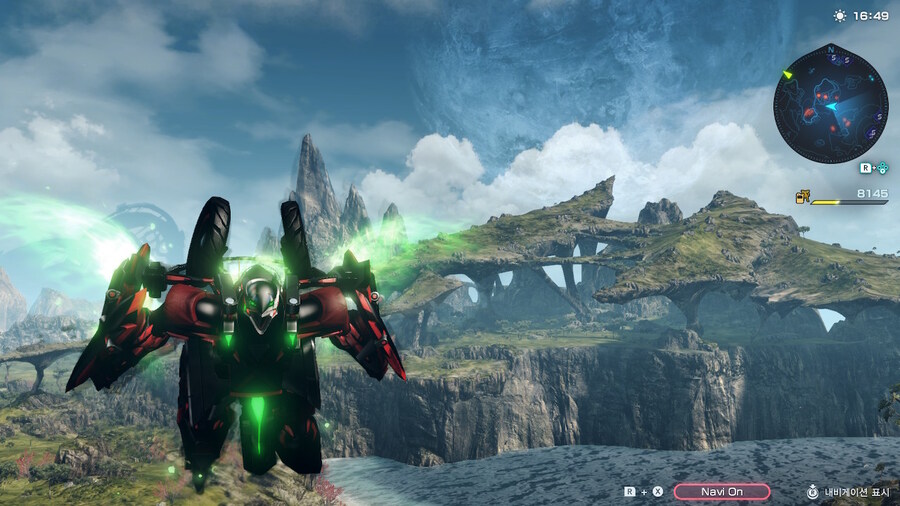Toggle the Navi On button
Image resolution: width=900 pixels, height=506 pixels.
(x=721, y=491)
